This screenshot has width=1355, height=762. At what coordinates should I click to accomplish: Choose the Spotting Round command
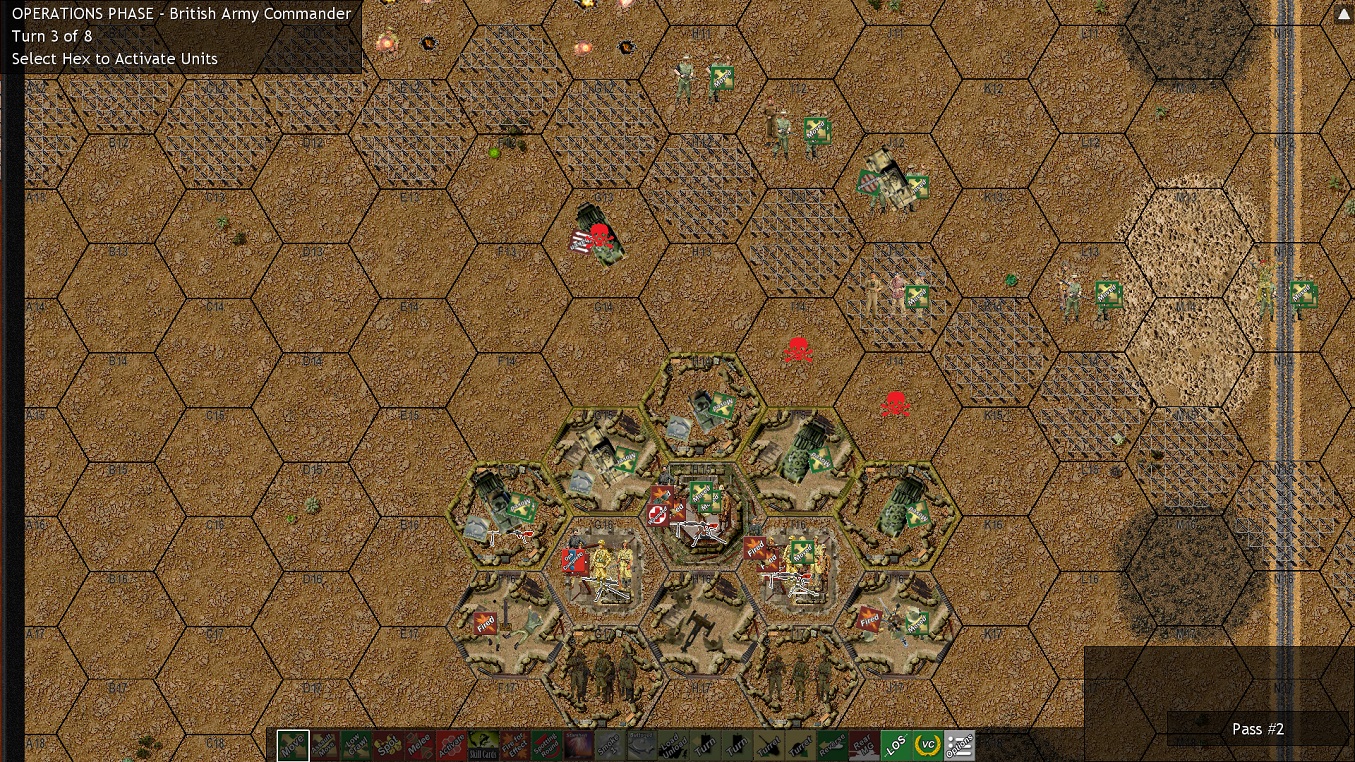545,744
